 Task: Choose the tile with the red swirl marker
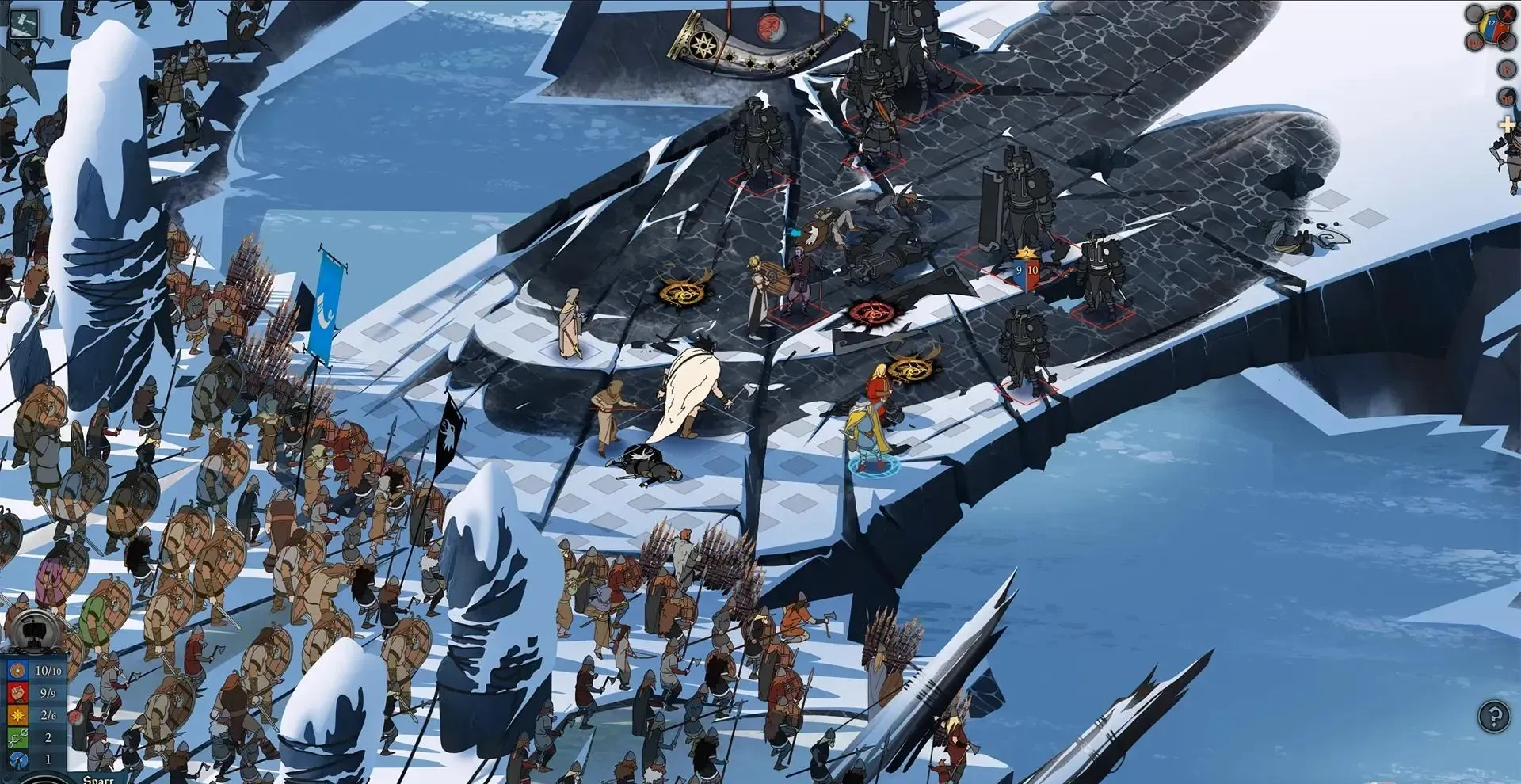(x=871, y=313)
